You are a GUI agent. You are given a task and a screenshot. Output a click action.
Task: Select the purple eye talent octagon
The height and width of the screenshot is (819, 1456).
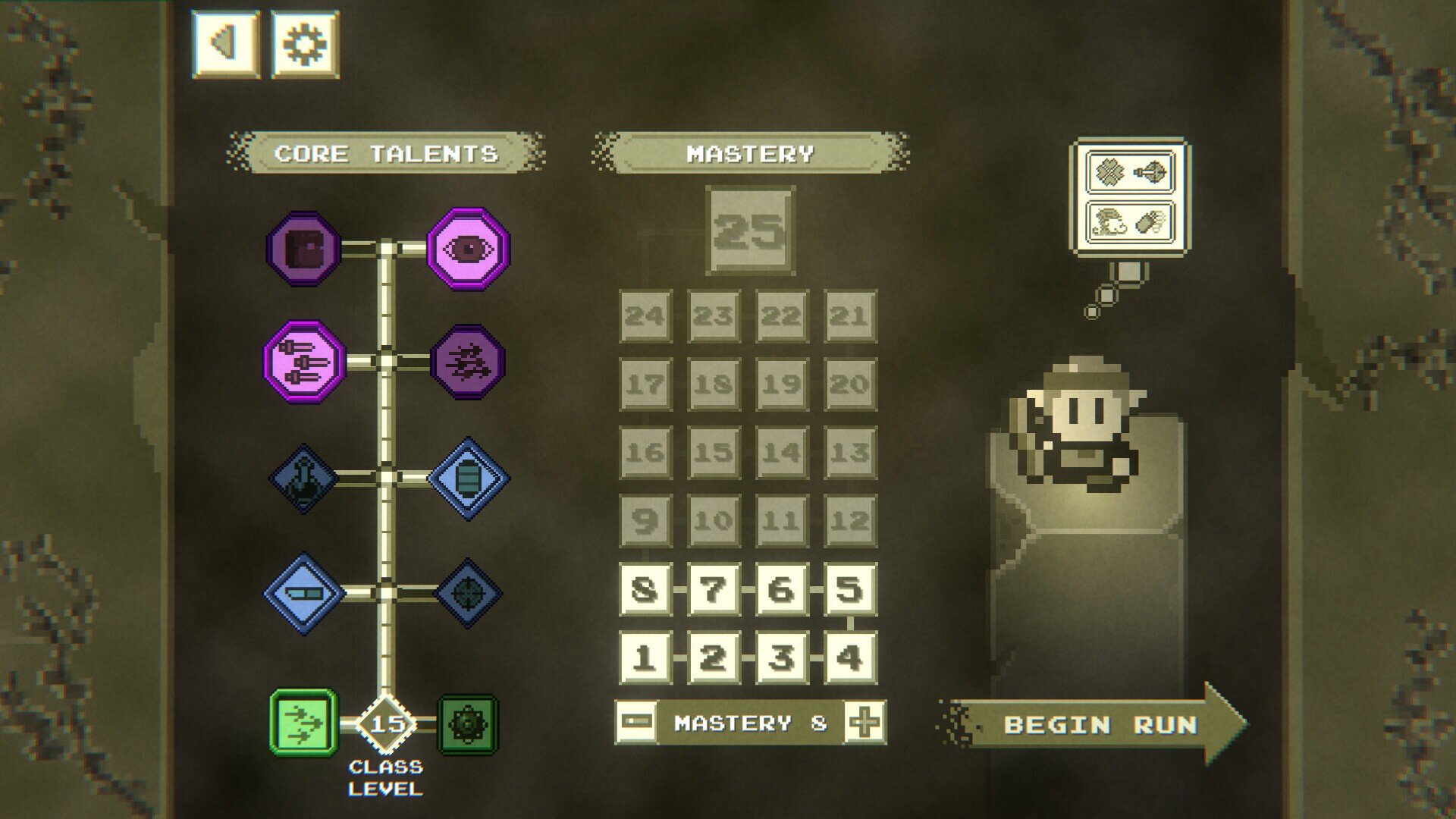click(466, 246)
